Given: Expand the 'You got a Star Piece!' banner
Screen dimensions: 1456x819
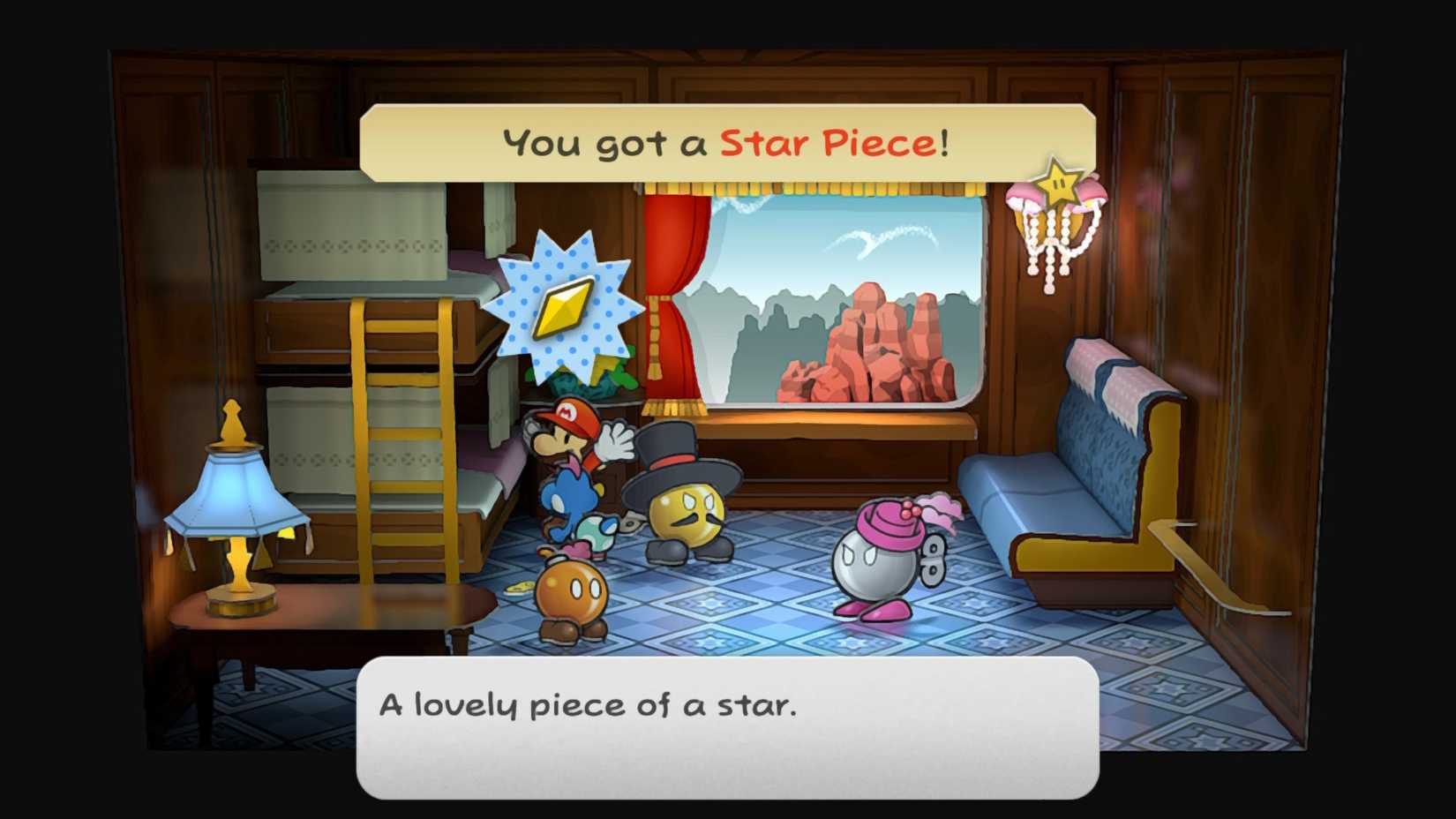Looking at the screenshot, I should (724, 141).
